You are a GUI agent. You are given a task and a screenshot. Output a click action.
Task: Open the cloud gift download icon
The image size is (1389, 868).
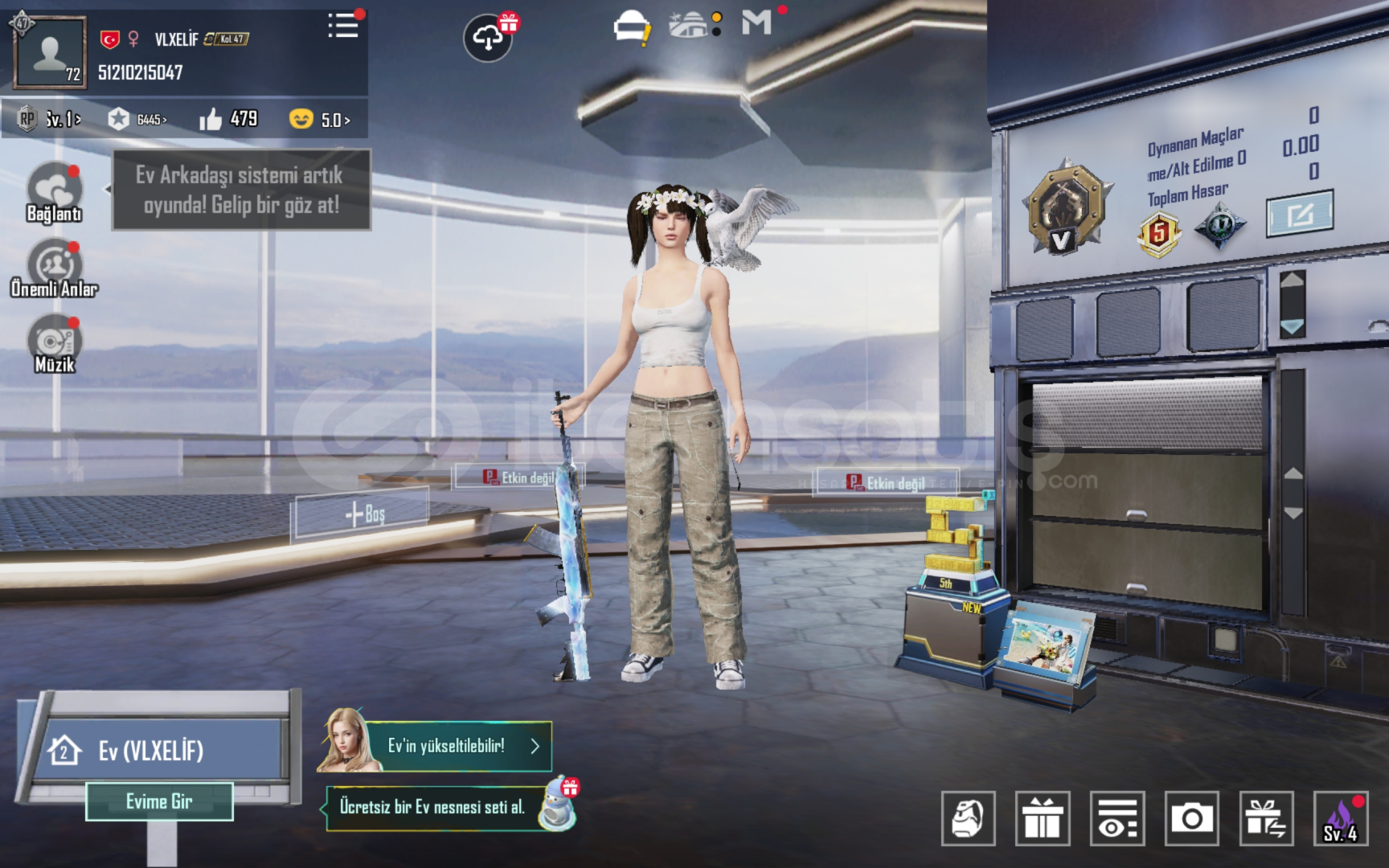488,37
